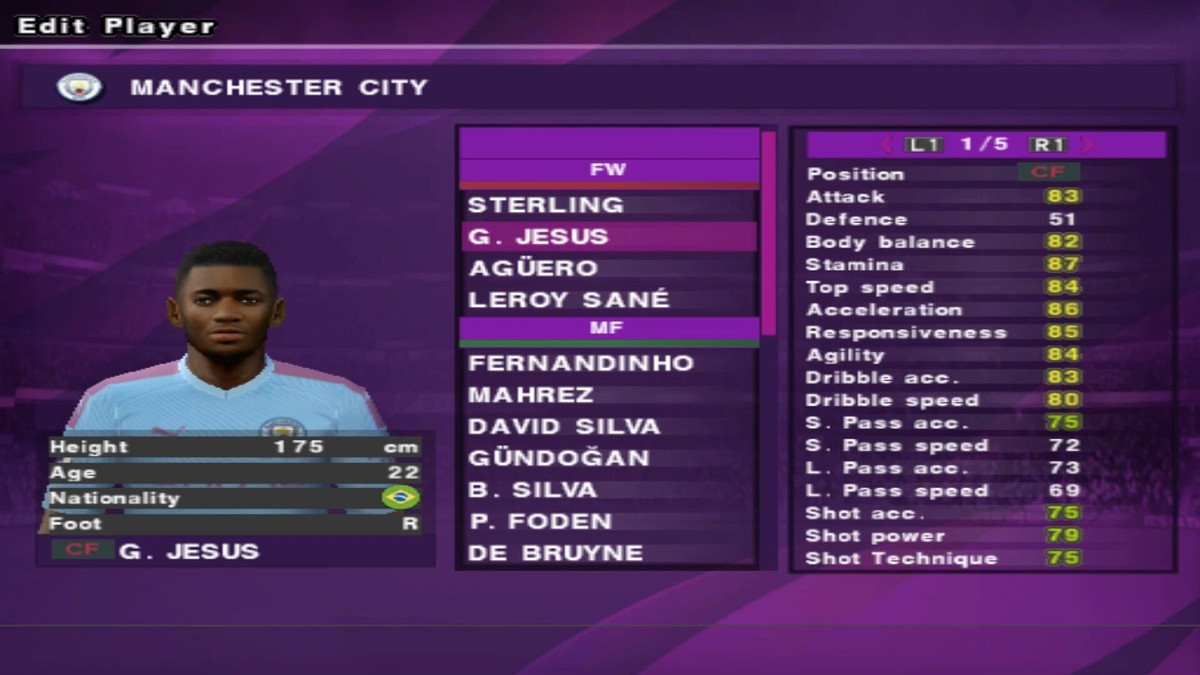
Task: Select the Nationality row with Brazil flag
Action: coord(235,498)
